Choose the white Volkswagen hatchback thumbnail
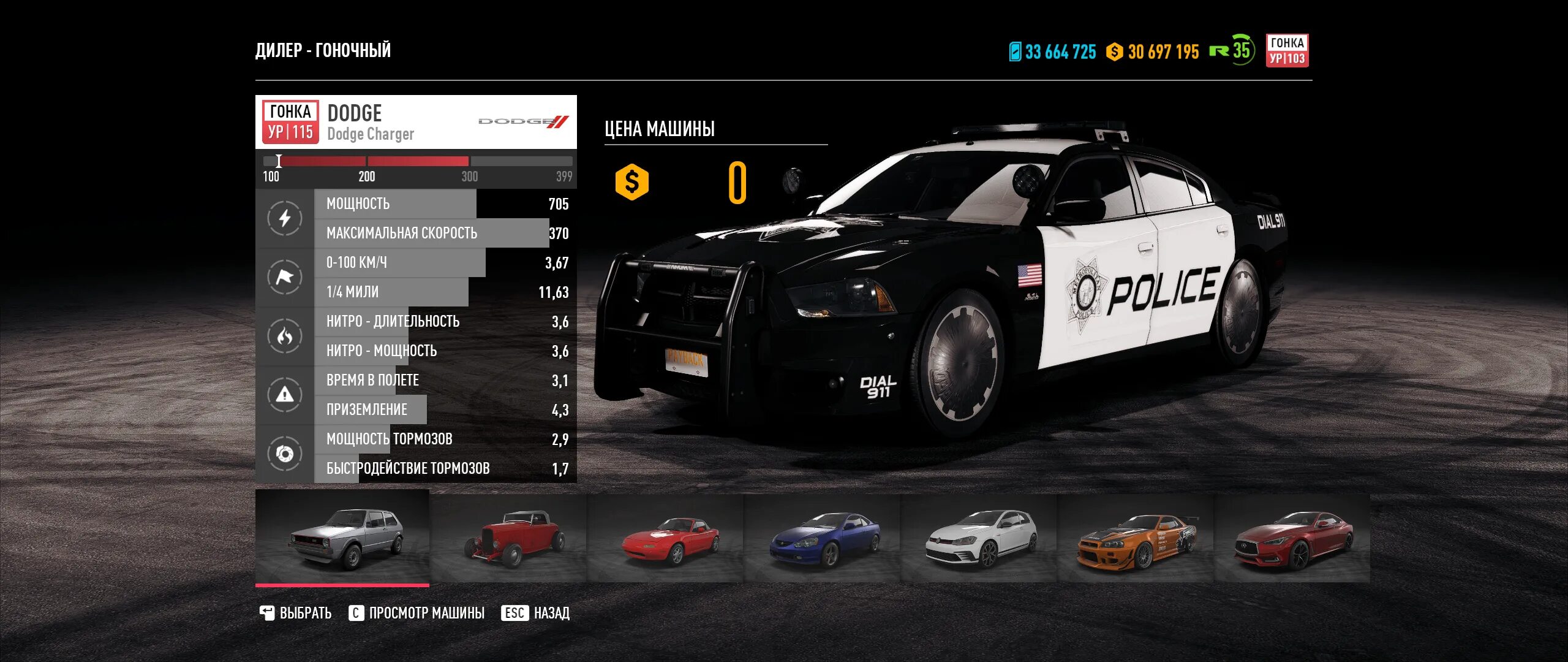The image size is (1568, 662). (x=979, y=538)
